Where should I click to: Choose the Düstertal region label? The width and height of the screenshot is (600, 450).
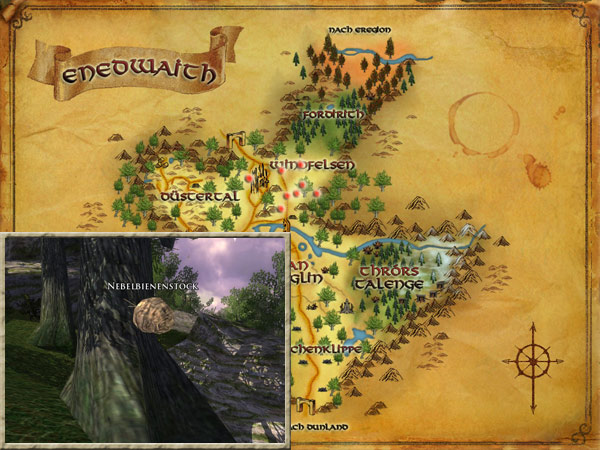201,197
